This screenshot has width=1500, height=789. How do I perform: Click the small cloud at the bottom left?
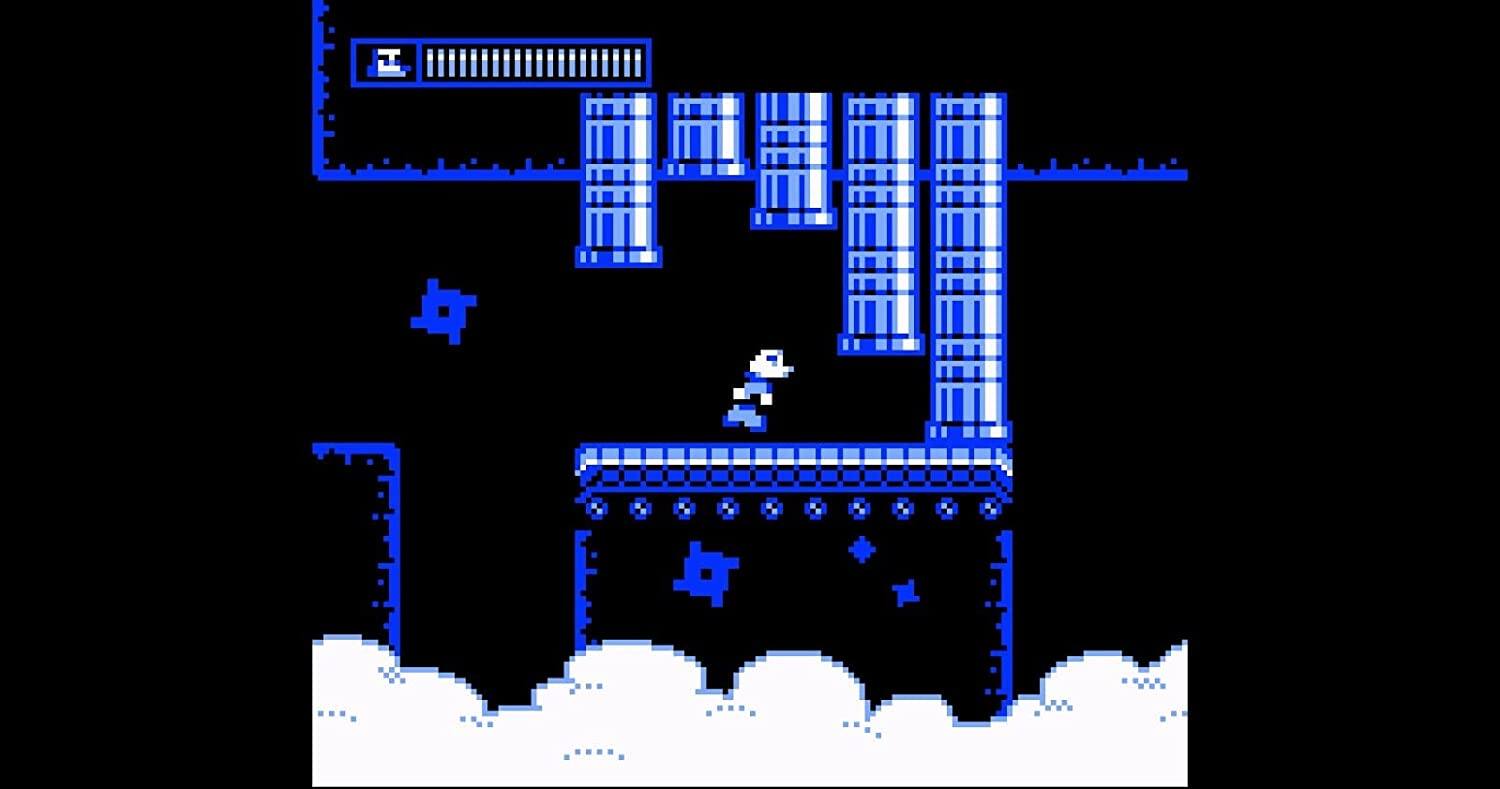coord(370,690)
